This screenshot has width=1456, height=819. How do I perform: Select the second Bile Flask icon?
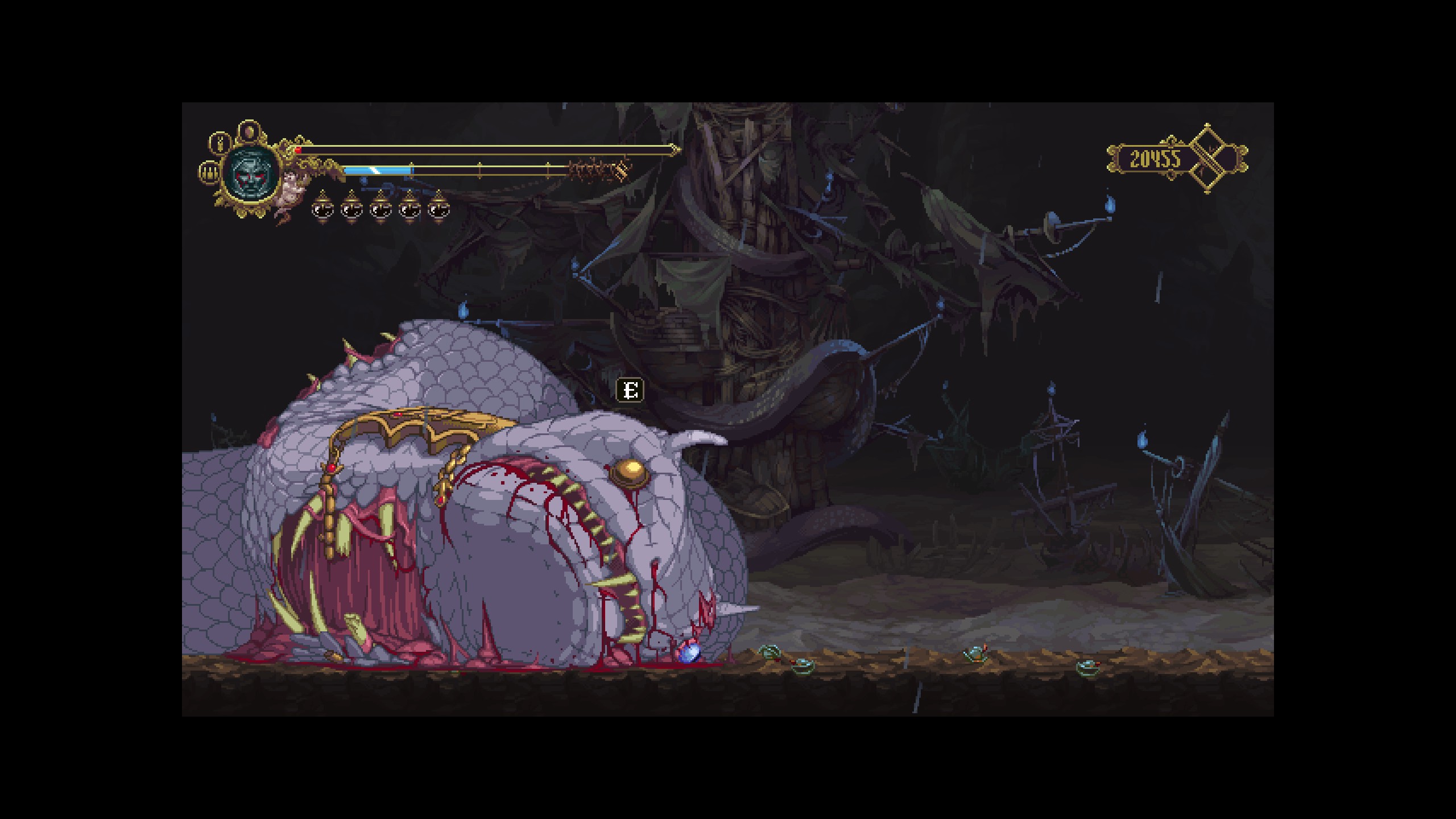[350, 210]
